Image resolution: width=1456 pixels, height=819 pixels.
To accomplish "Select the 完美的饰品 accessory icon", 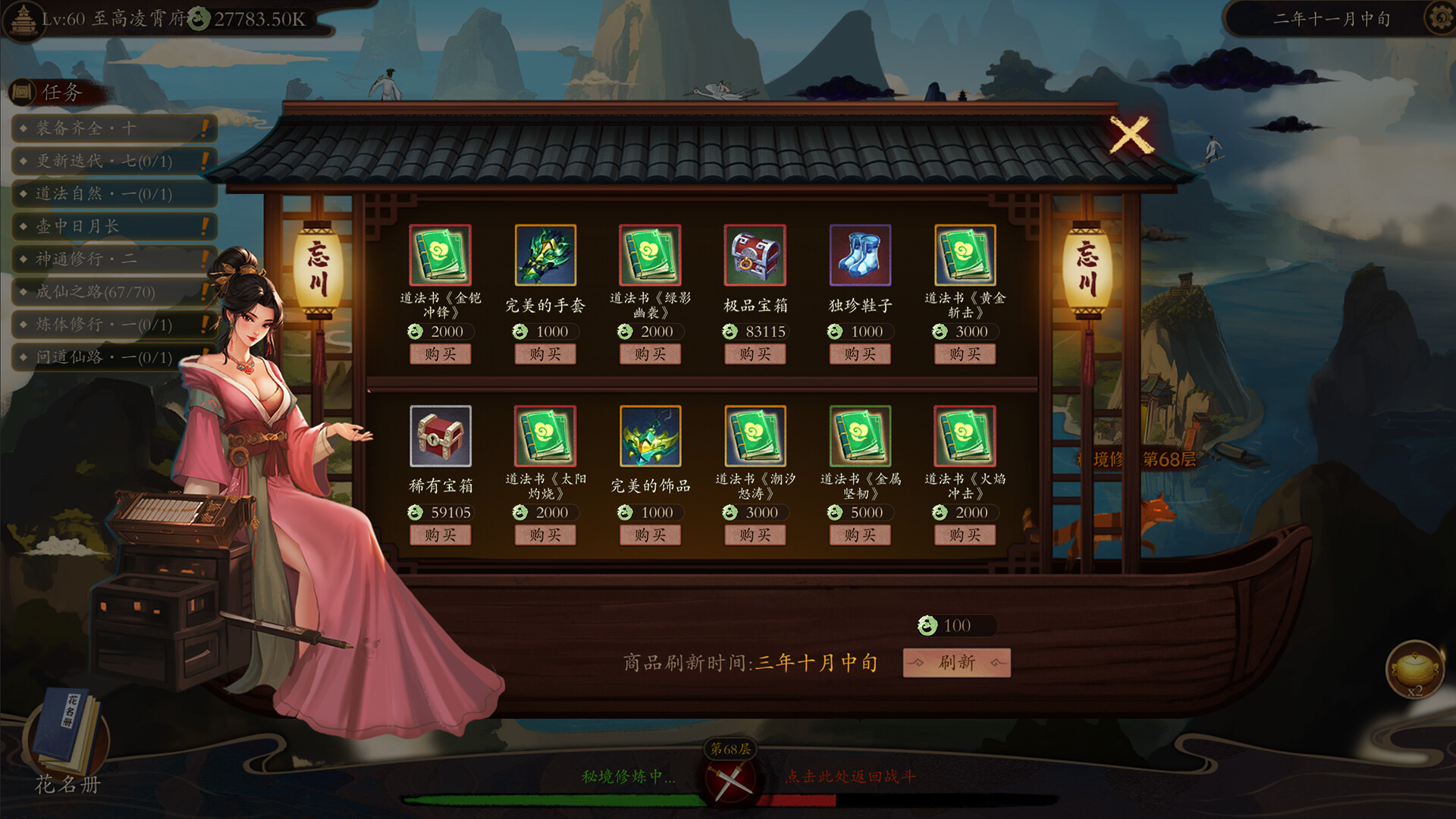I will pos(649,438).
